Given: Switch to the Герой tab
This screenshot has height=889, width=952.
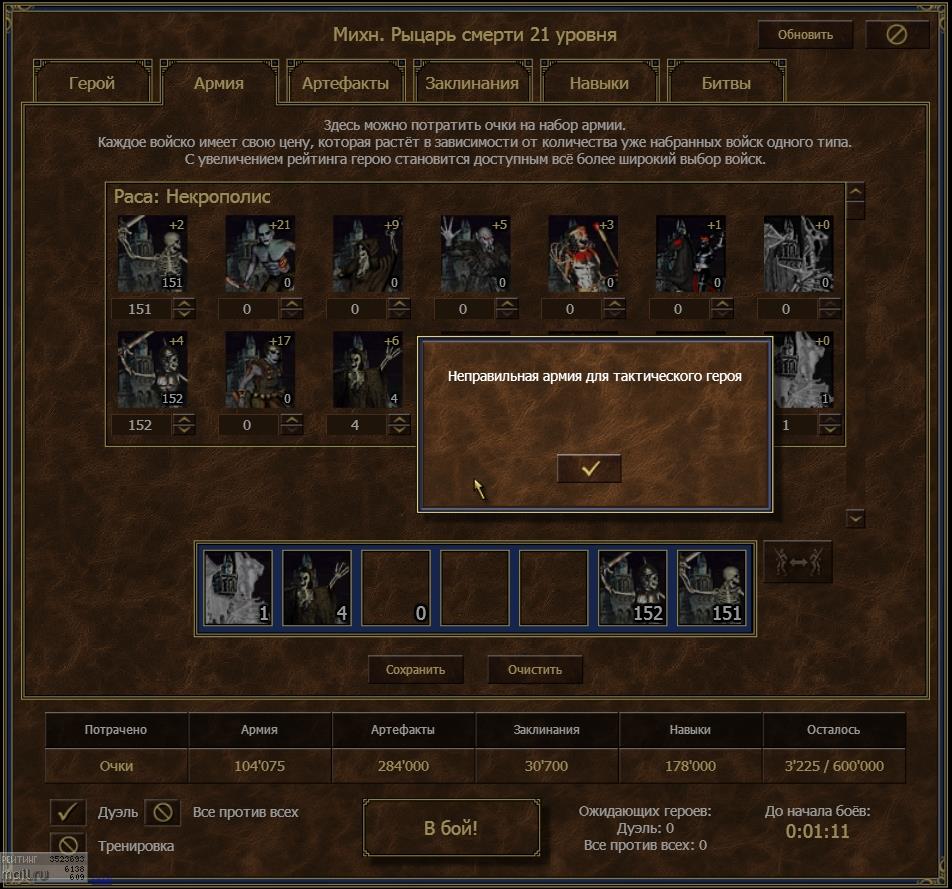Looking at the screenshot, I should (92, 83).
